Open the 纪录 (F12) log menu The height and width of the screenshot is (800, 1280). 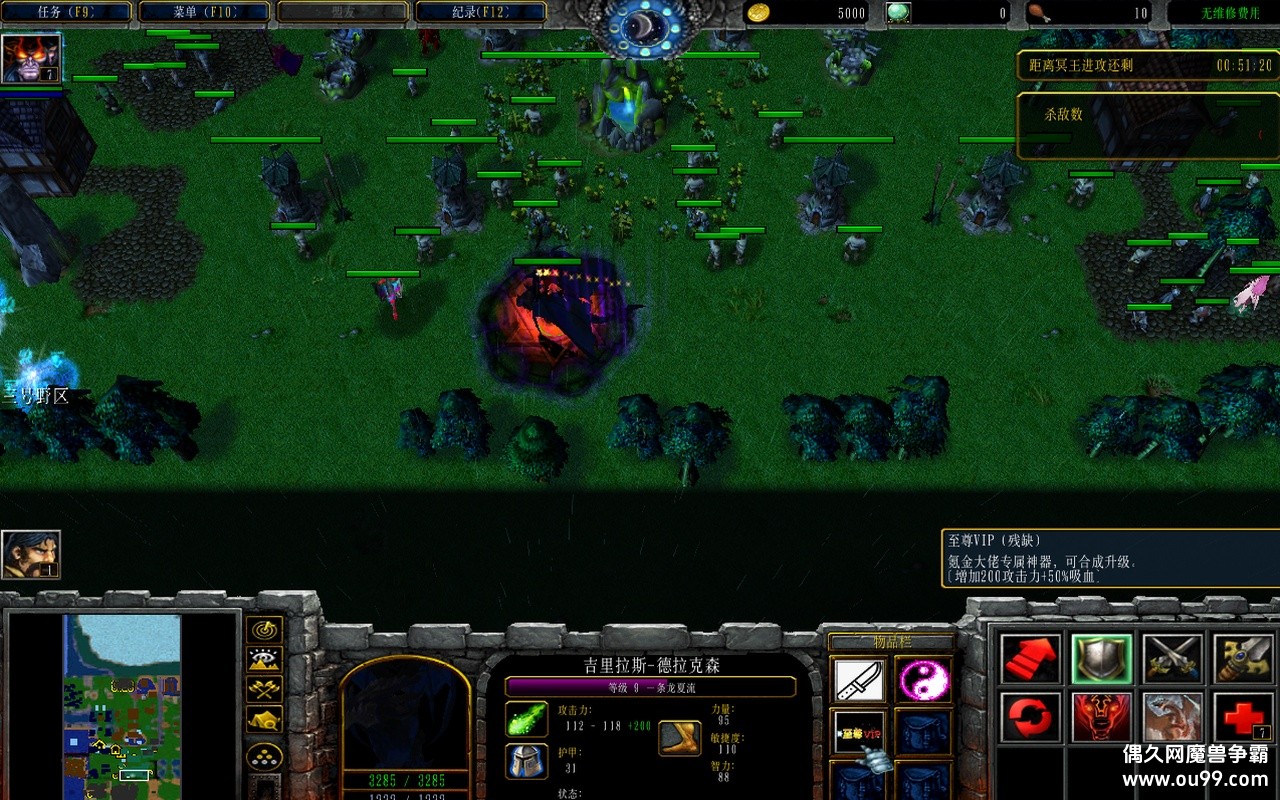tap(480, 12)
